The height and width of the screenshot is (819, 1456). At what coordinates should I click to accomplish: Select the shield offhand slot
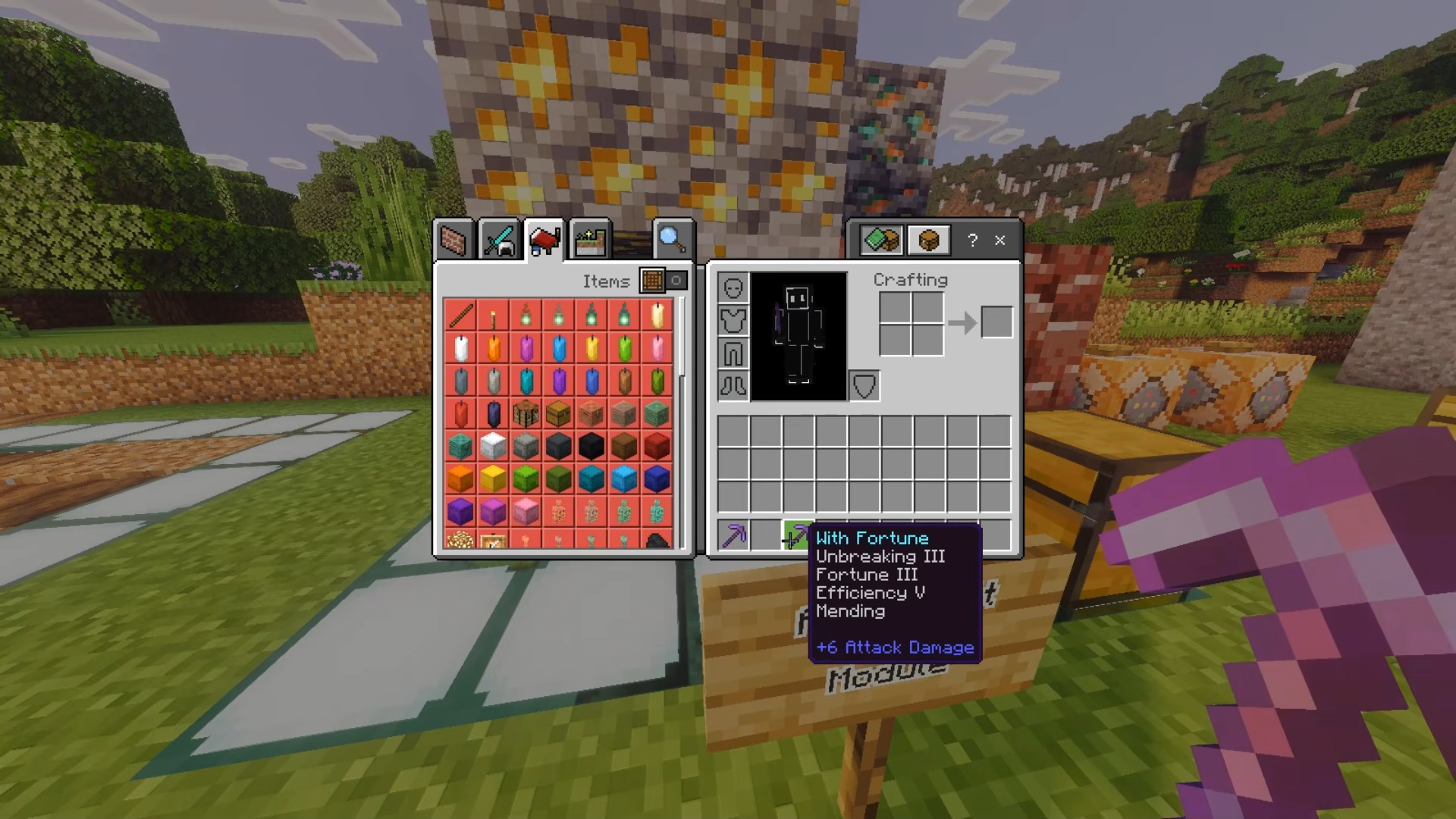tap(864, 384)
